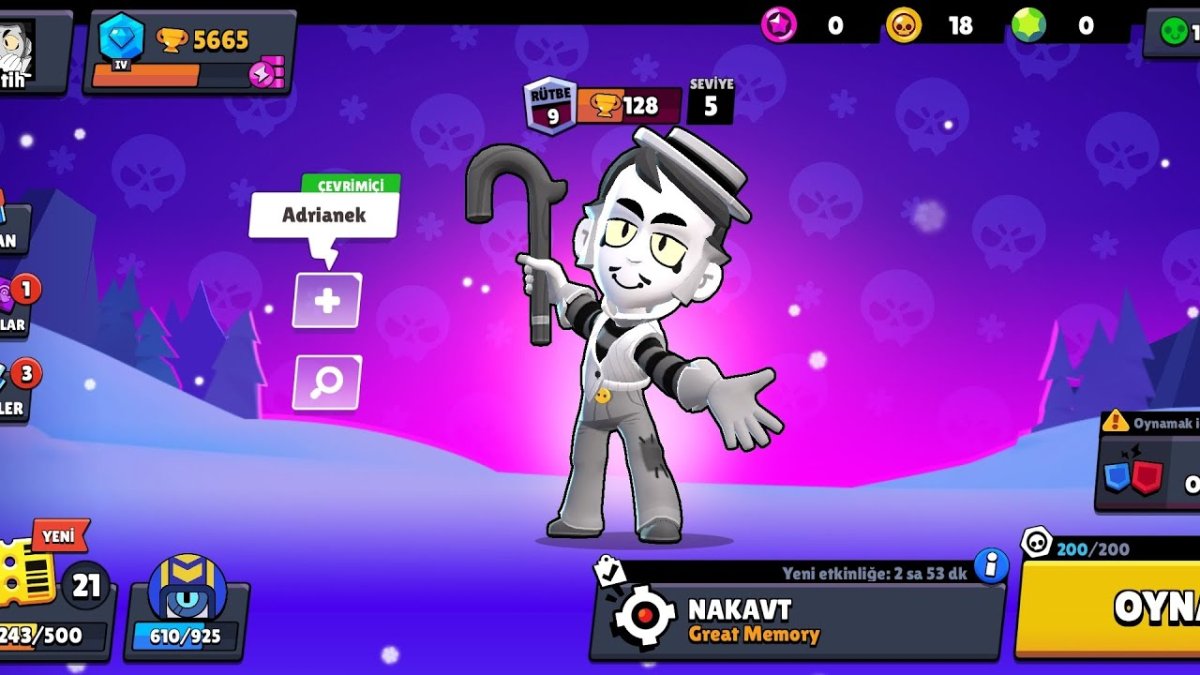Show event info via blue i icon

[991, 566]
